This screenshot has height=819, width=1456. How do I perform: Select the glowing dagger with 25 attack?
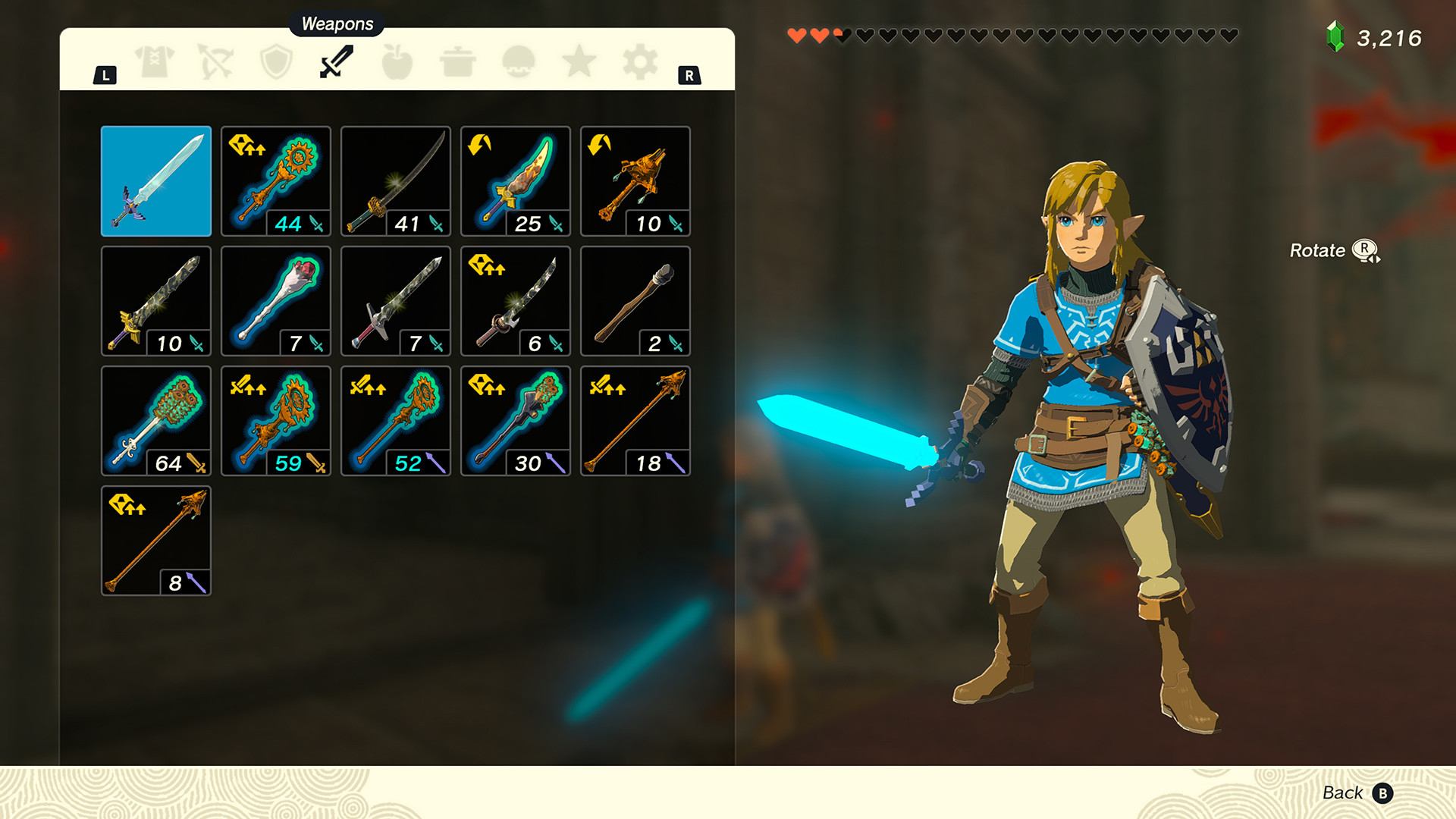click(x=515, y=181)
